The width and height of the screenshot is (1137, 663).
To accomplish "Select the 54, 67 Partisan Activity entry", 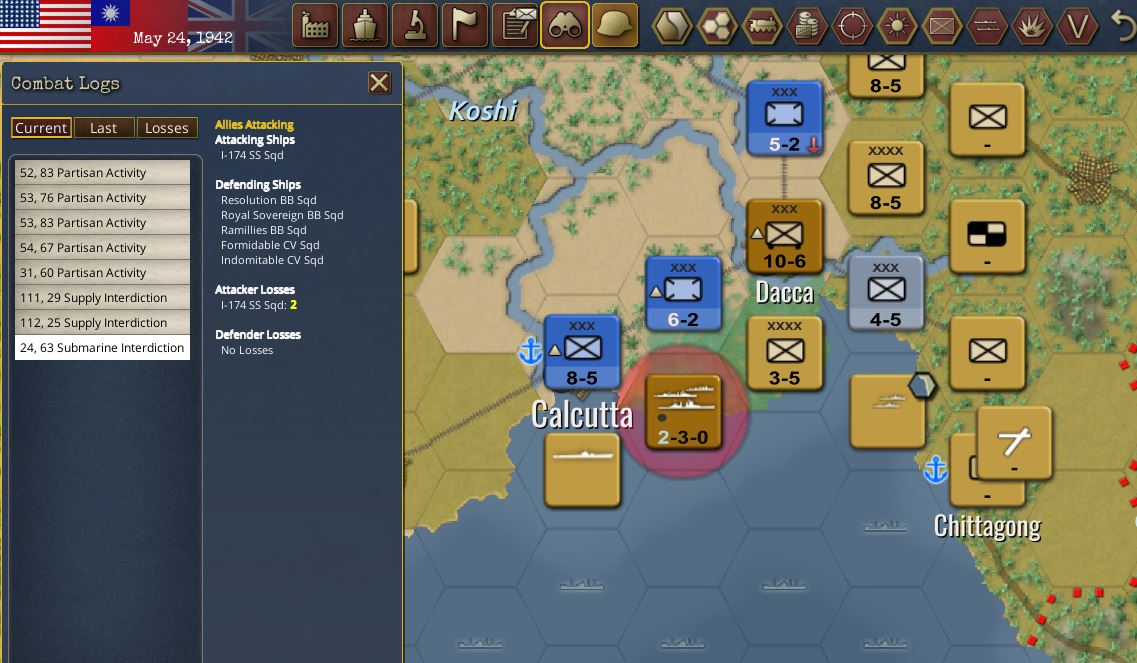I will click(x=102, y=248).
